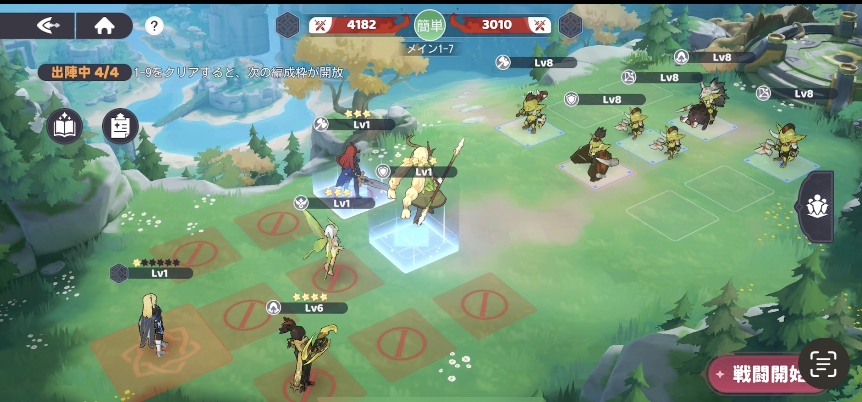Tap the hexagon emblem beside 3010 power
This screenshot has height=402, width=862.
click(570, 25)
